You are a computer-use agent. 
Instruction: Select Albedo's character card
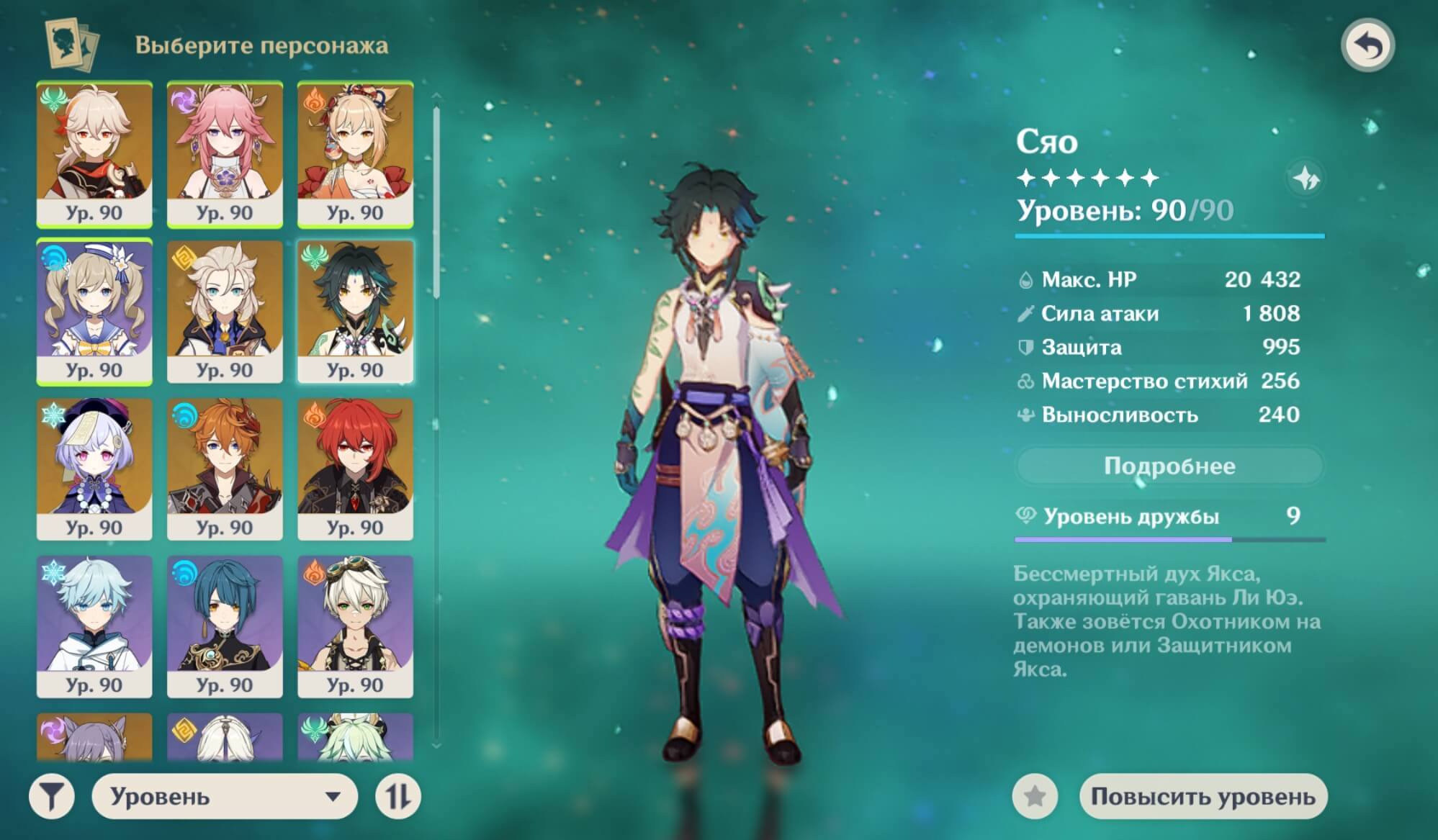[x=225, y=311]
